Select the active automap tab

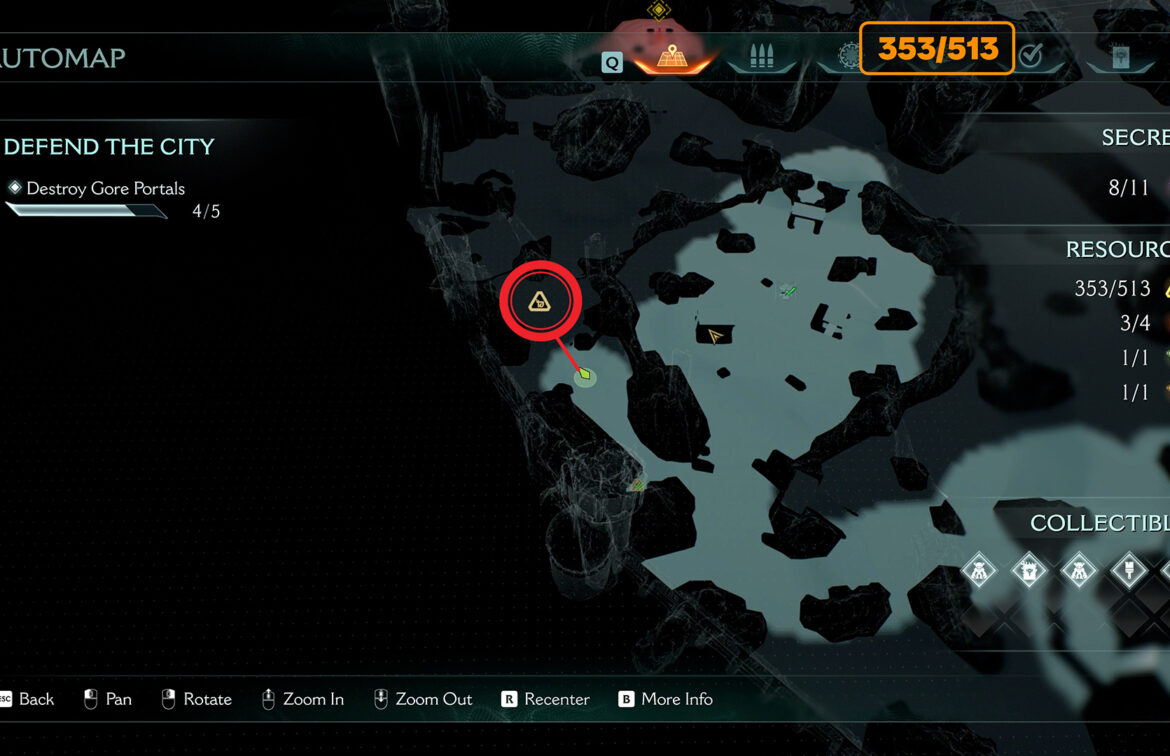tap(672, 56)
